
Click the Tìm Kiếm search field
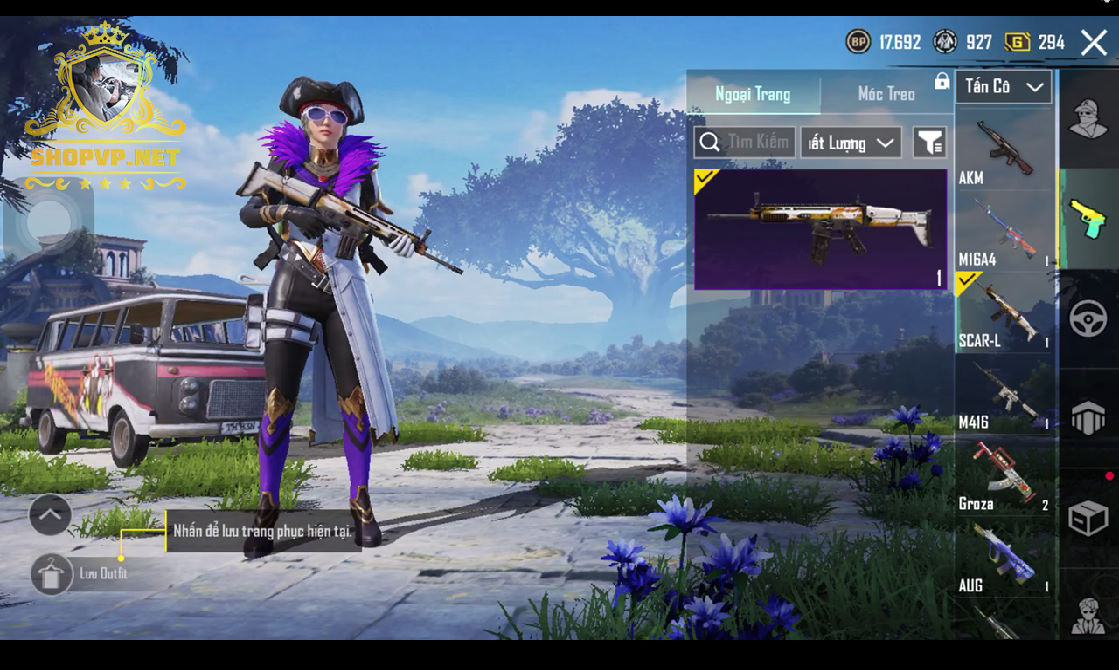tap(745, 142)
